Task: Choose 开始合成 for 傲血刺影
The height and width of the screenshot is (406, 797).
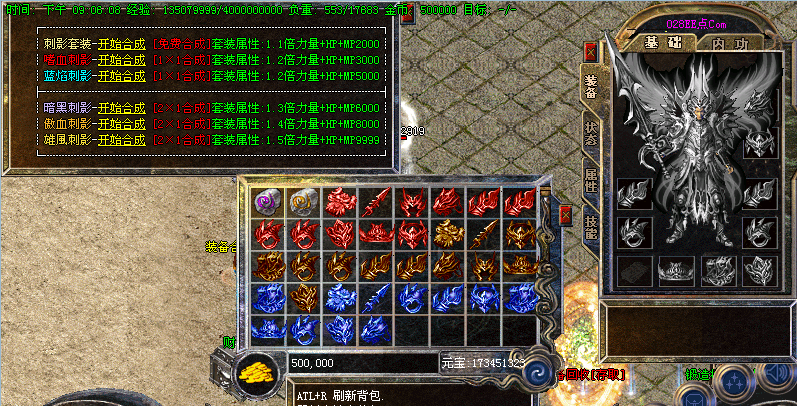Action: point(121,123)
